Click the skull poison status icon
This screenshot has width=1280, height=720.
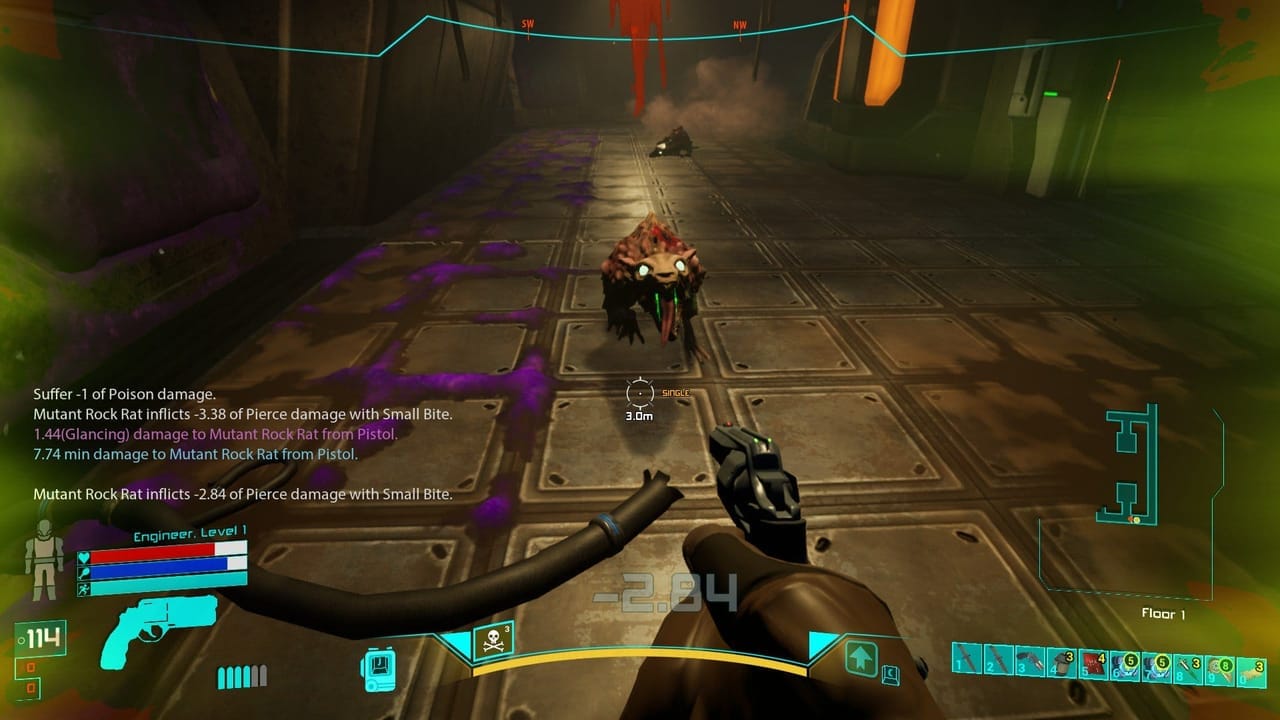492,642
